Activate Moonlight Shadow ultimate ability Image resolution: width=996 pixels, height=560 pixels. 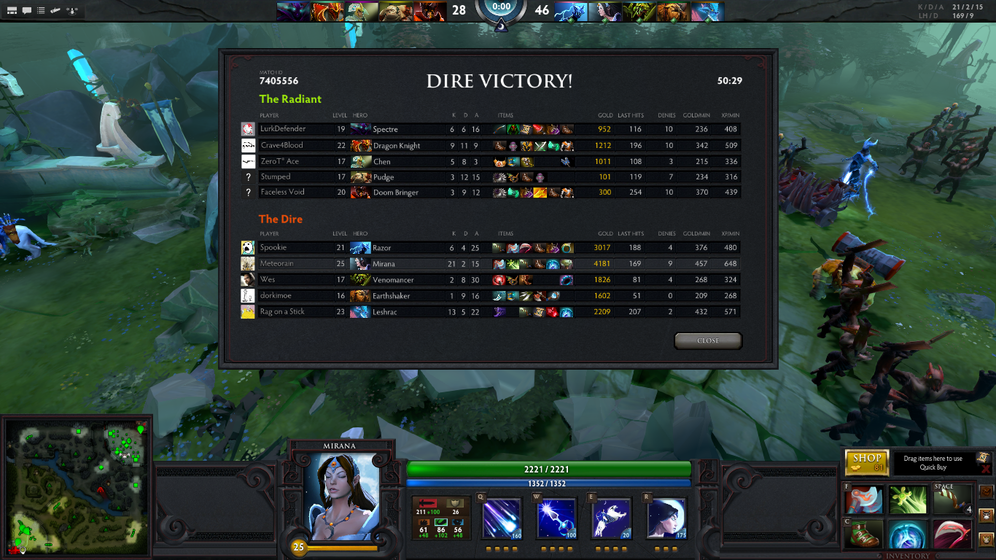666,520
